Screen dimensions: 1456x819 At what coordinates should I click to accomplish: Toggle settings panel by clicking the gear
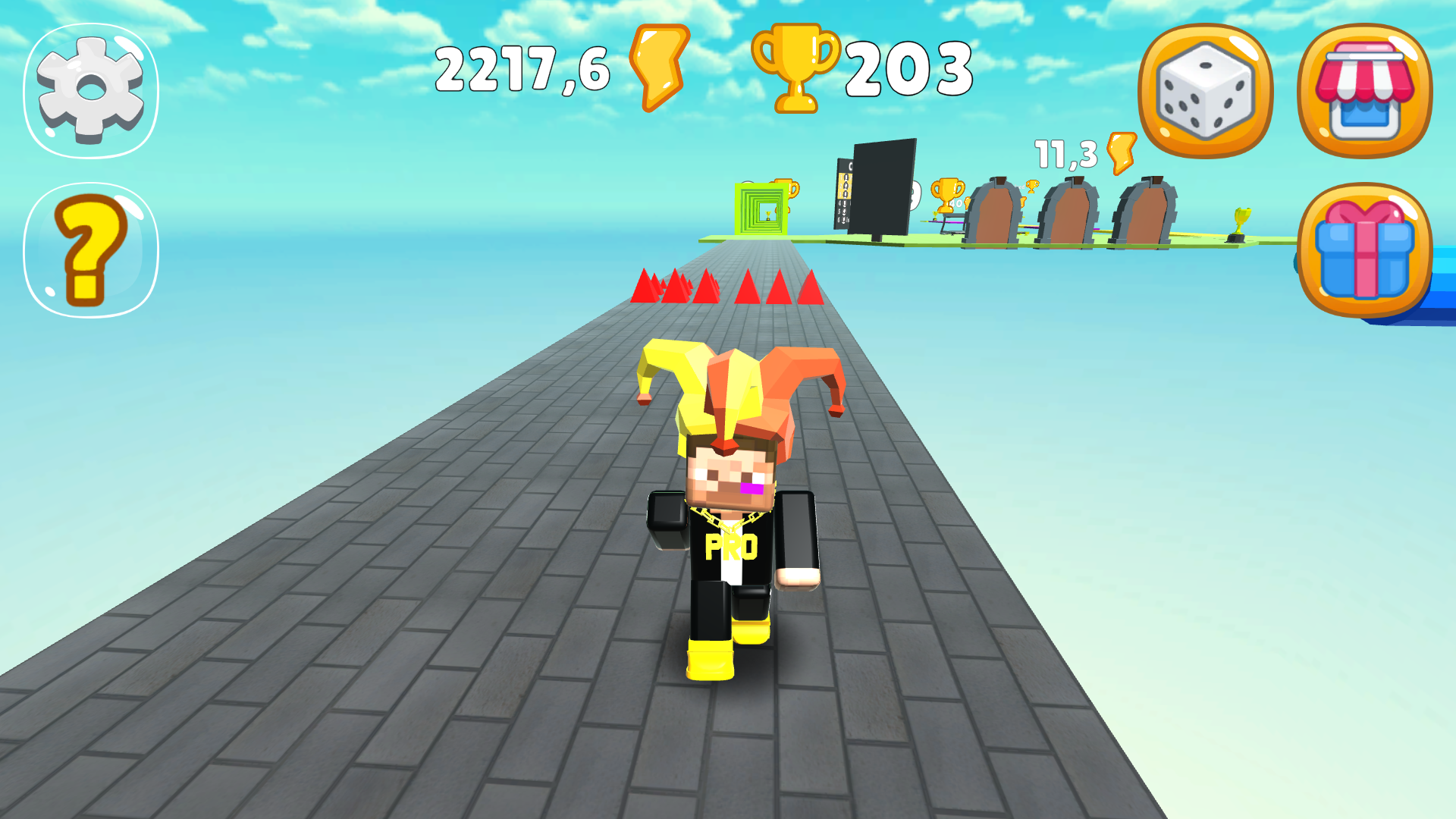tap(91, 89)
